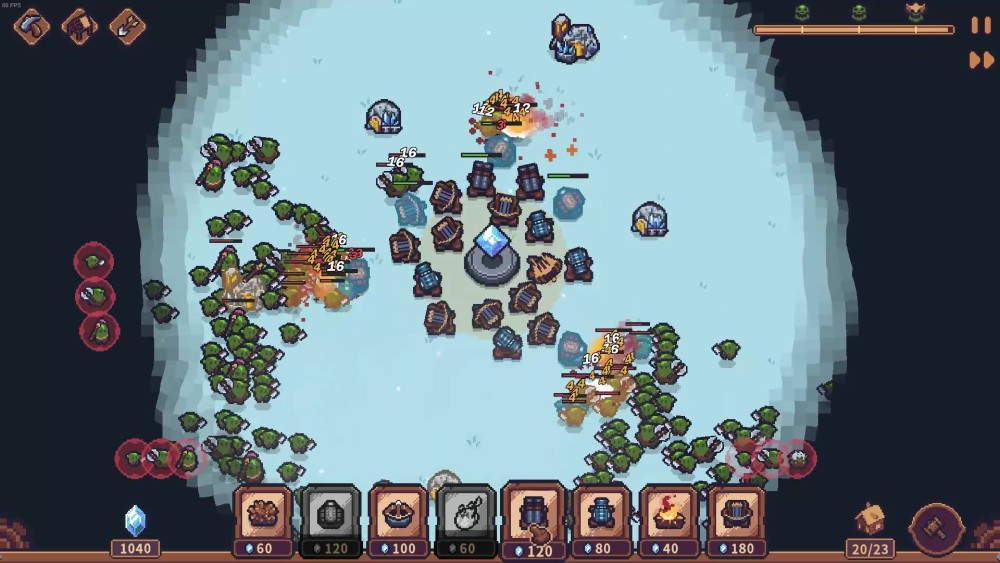Click the round hammer build button
Image resolution: width=1000 pixels, height=563 pixels.
(x=937, y=529)
